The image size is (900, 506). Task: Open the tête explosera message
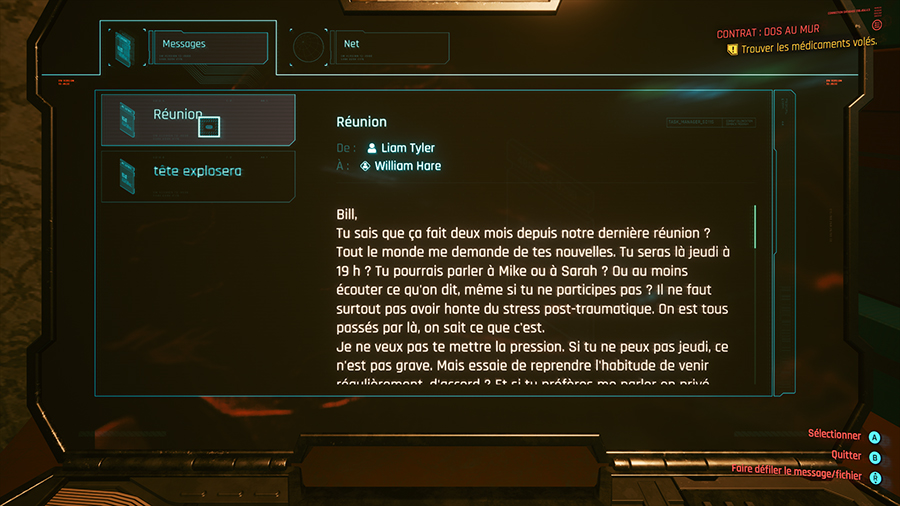click(x=198, y=172)
